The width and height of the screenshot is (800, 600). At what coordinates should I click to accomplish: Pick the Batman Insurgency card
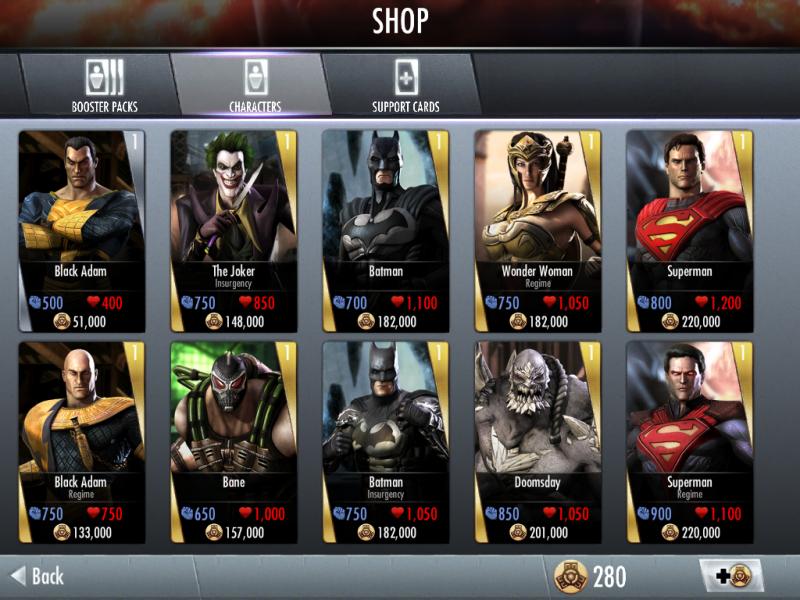(x=385, y=442)
